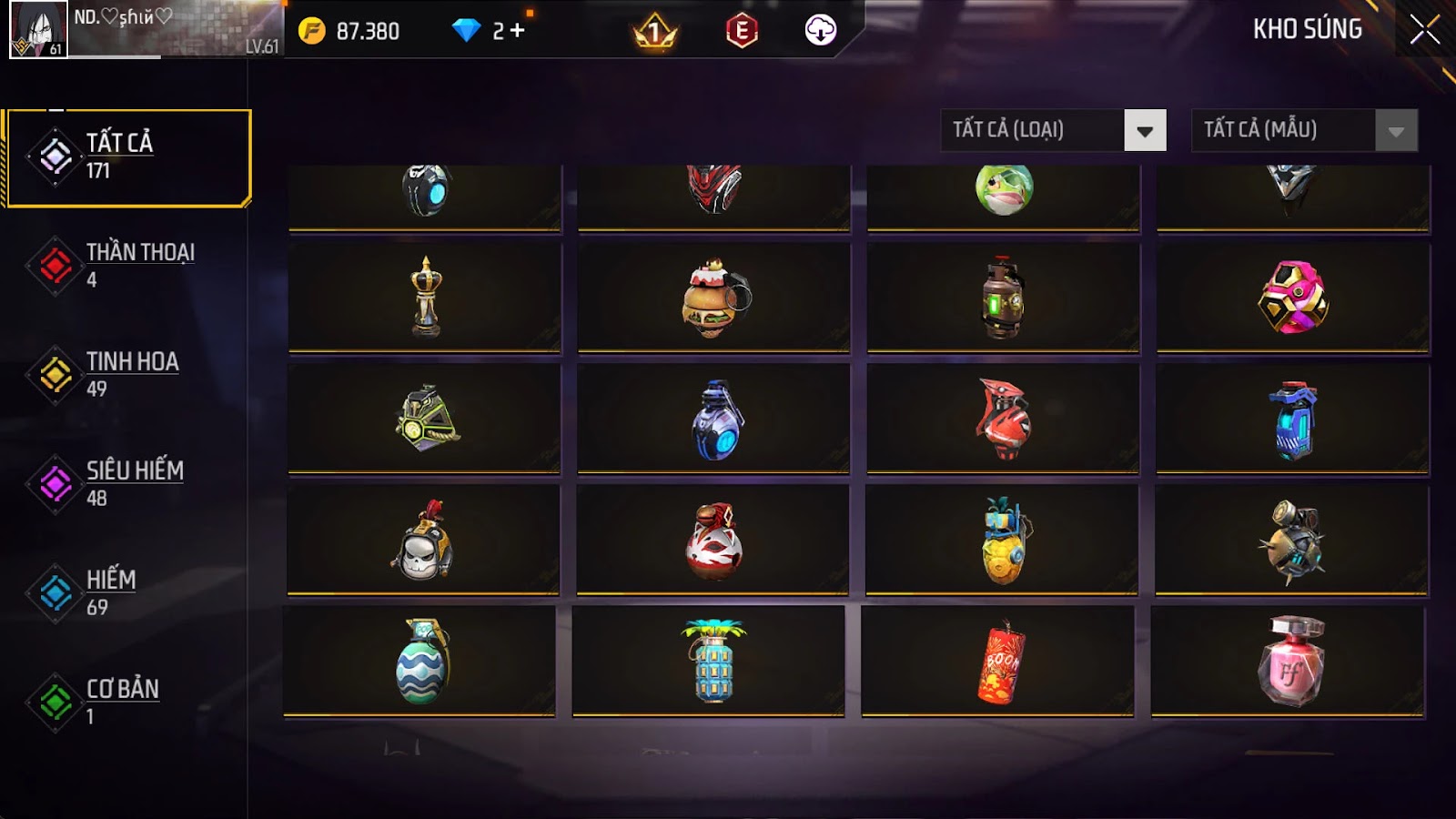This screenshot has height=819, width=1456.
Task: Select the Tất Cả category tab
Action: pyautogui.click(x=127, y=157)
